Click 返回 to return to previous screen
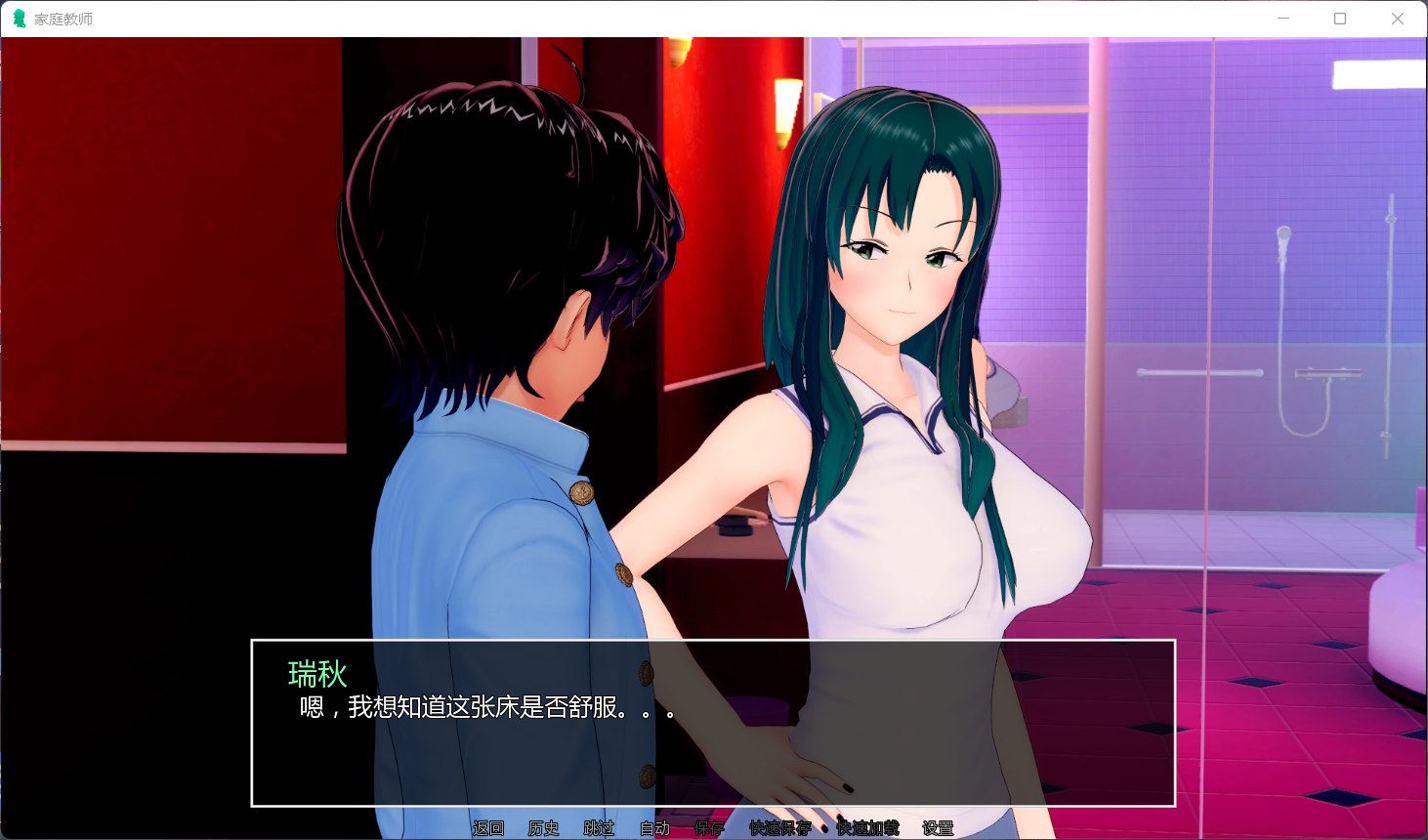Image resolution: width=1428 pixels, height=840 pixels. tap(486, 826)
